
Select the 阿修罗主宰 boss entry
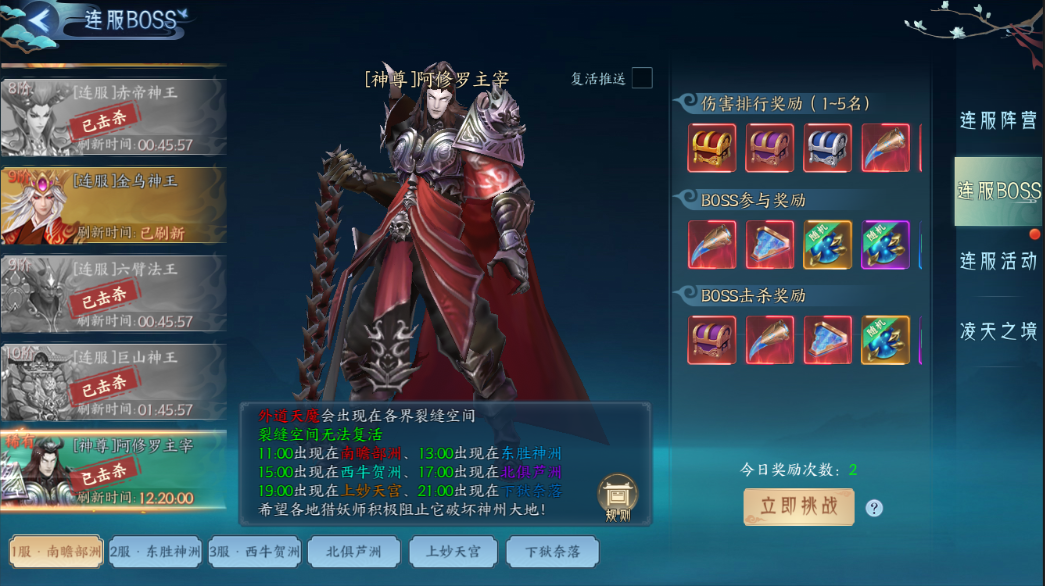pos(113,469)
